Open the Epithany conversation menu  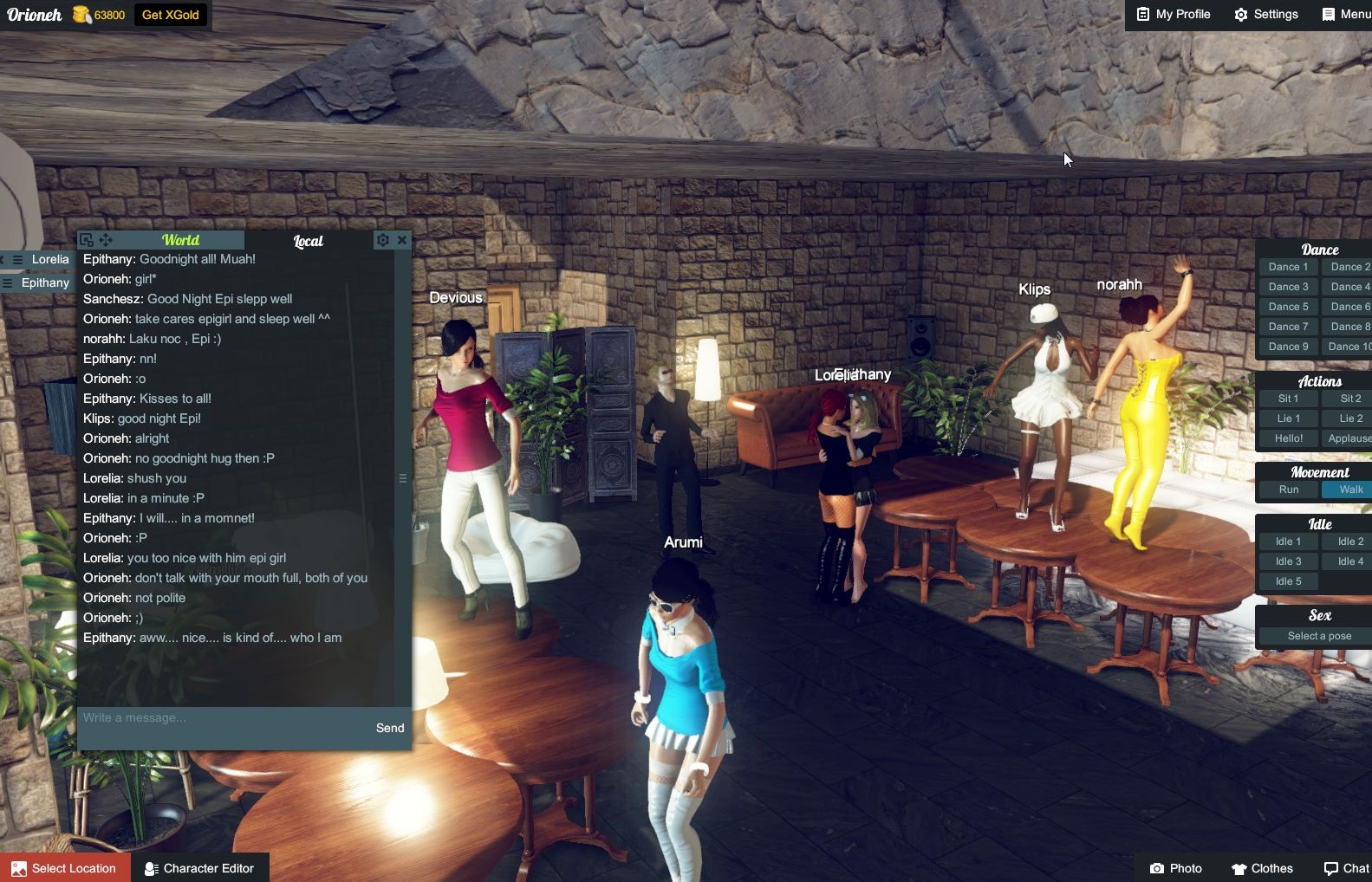tap(7, 282)
